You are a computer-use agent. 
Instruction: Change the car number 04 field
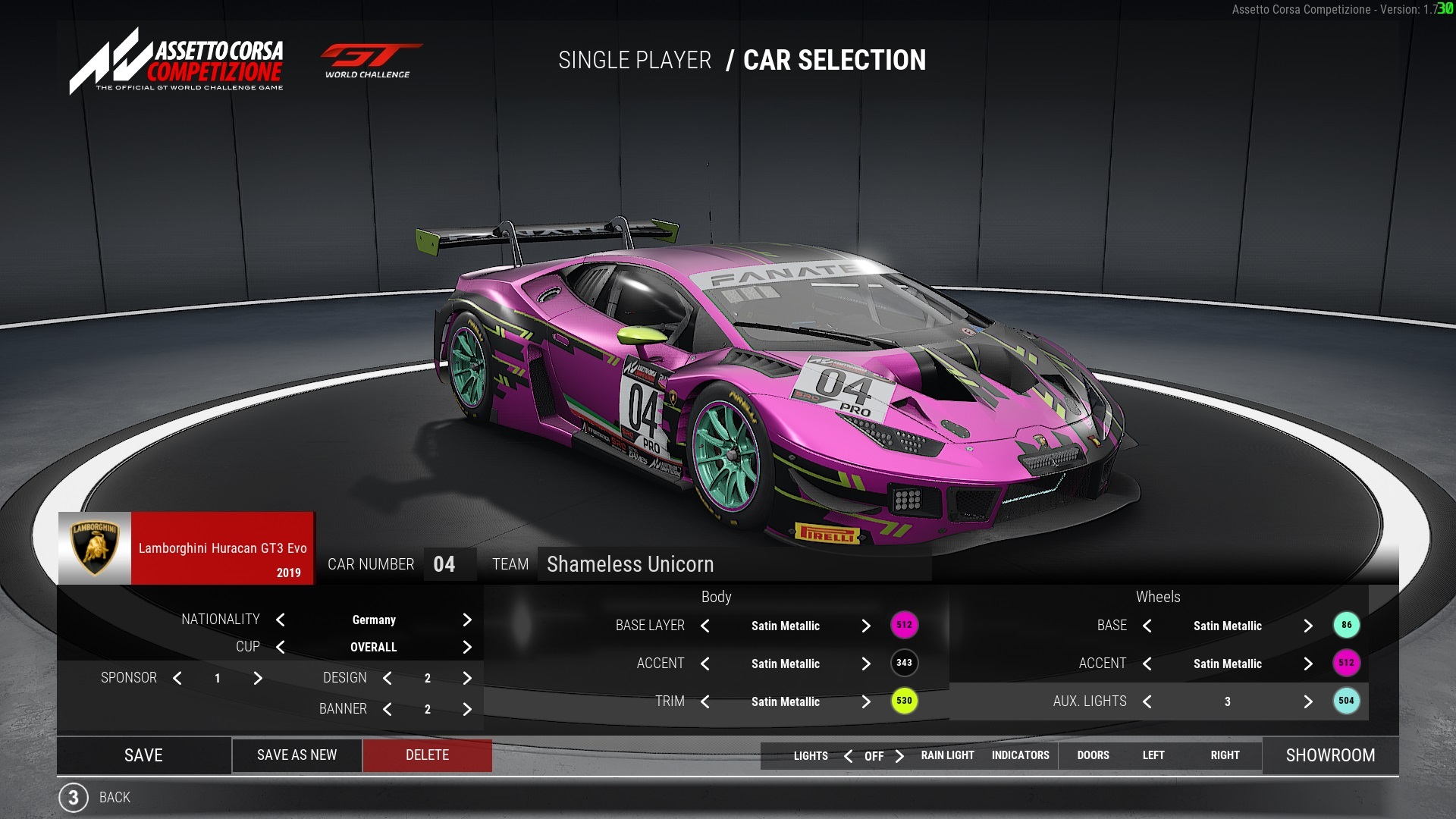tap(444, 565)
